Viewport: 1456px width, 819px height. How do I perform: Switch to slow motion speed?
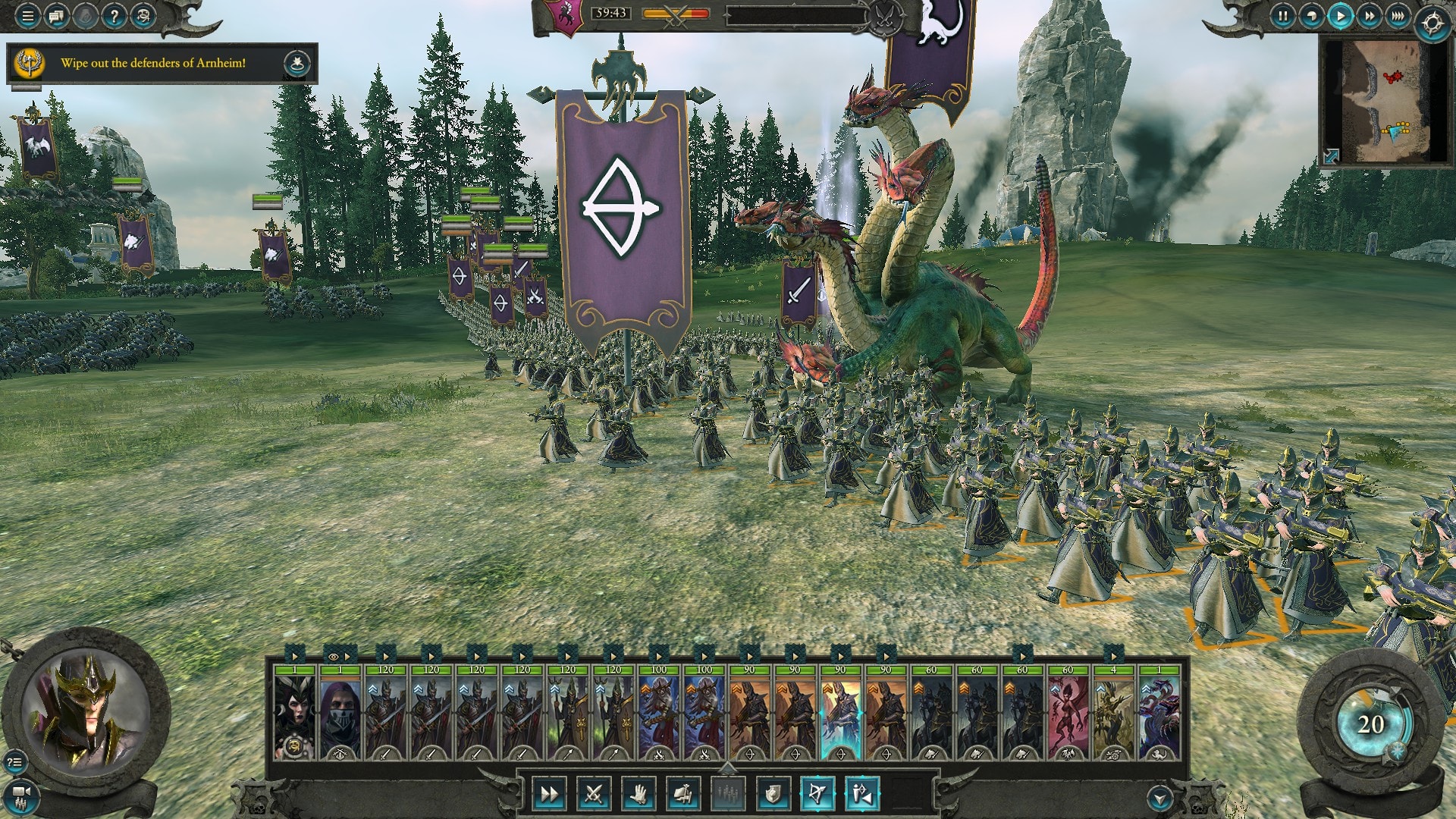coord(1312,16)
